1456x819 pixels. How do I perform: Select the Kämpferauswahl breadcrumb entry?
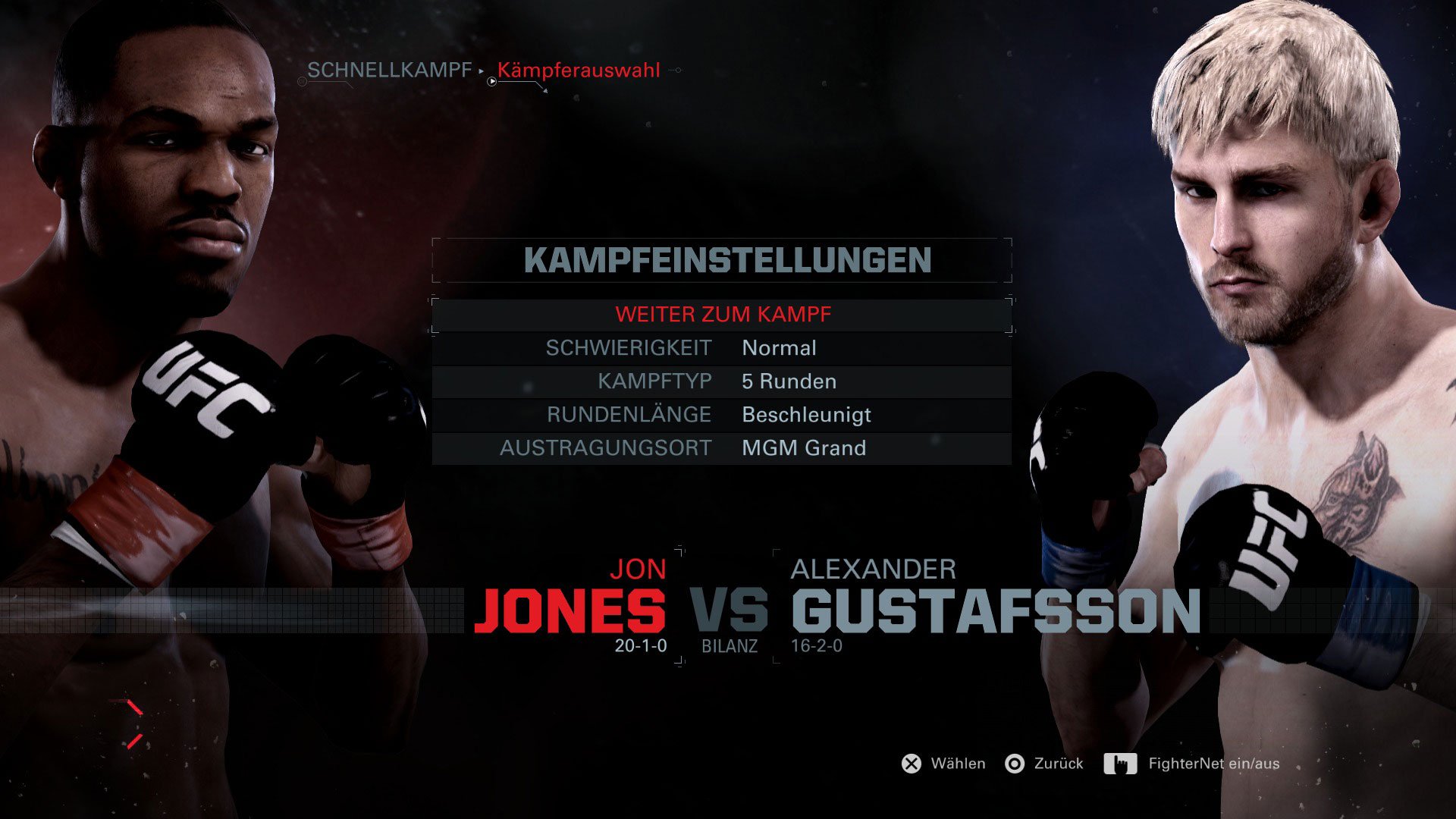click(580, 71)
